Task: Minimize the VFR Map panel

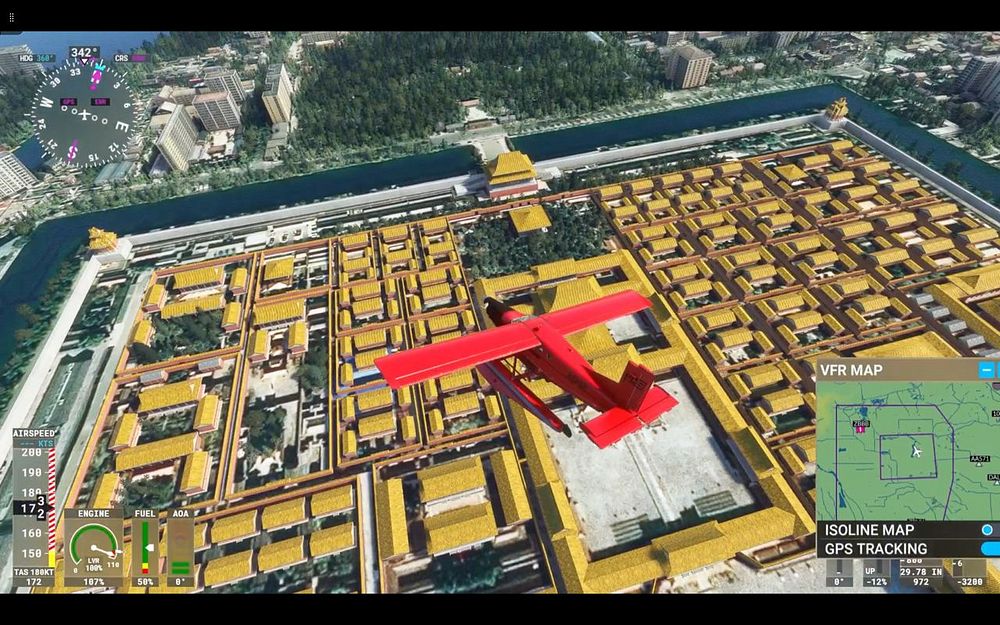Action: click(986, 370)
